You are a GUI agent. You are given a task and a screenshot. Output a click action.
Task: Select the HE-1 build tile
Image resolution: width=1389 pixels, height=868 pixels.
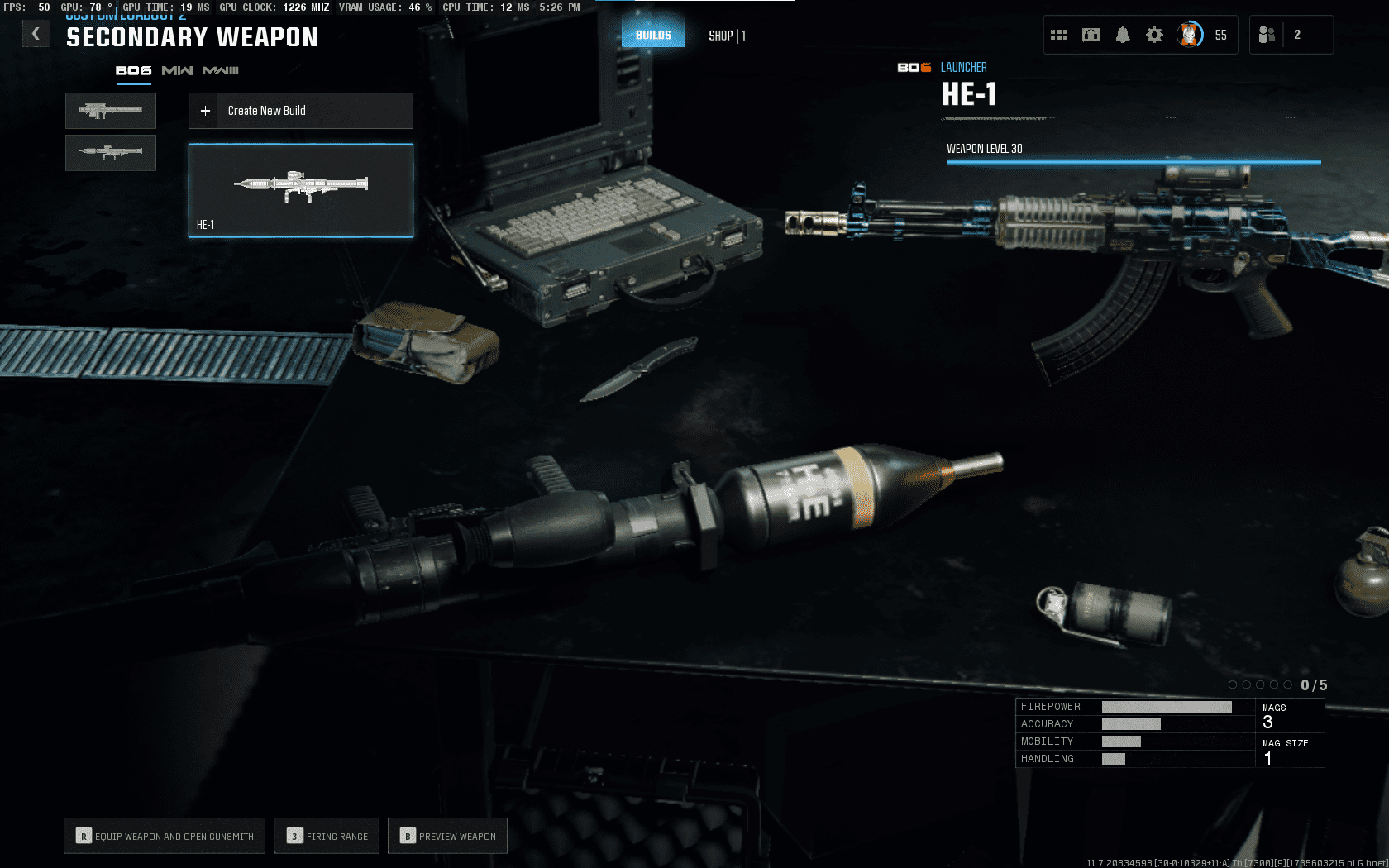click(x=301, y=191)
